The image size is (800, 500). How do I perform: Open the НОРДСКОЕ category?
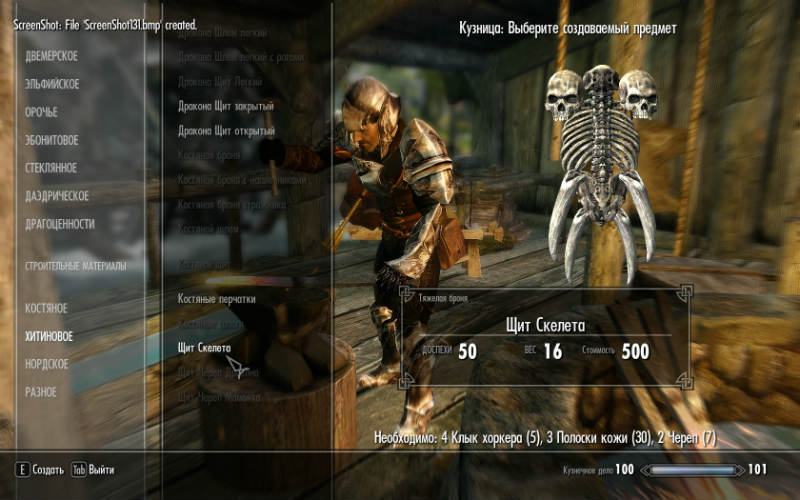coord(47,364)
